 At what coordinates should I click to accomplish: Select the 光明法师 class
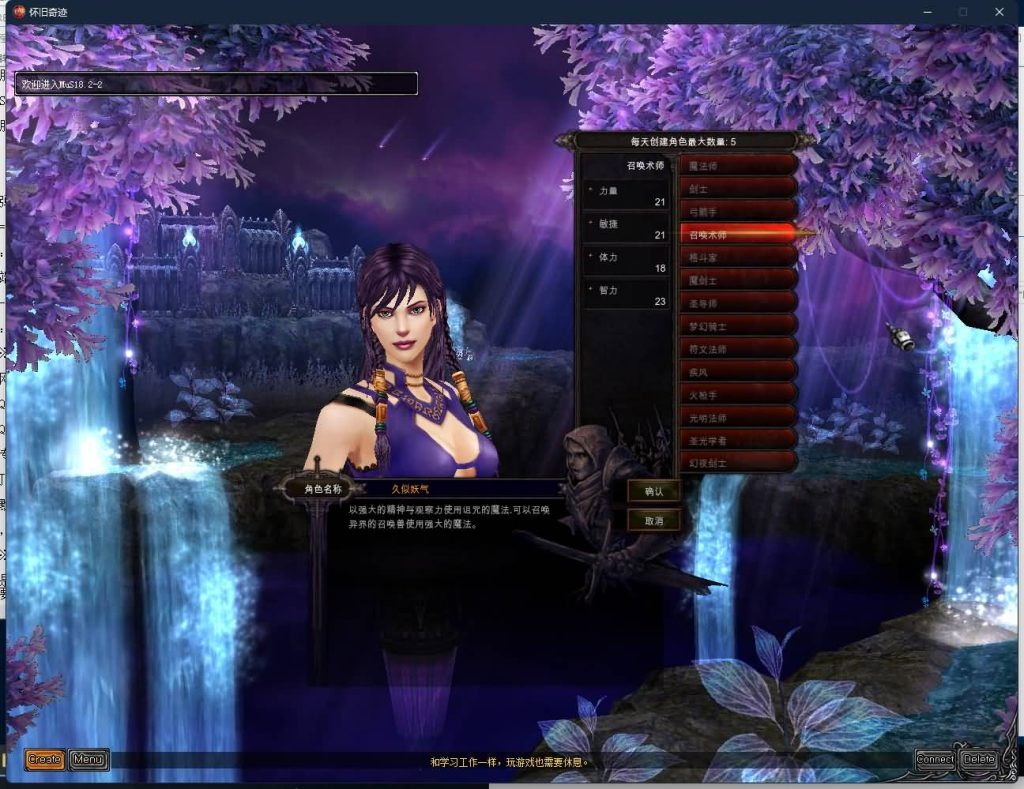click(738, 418)
